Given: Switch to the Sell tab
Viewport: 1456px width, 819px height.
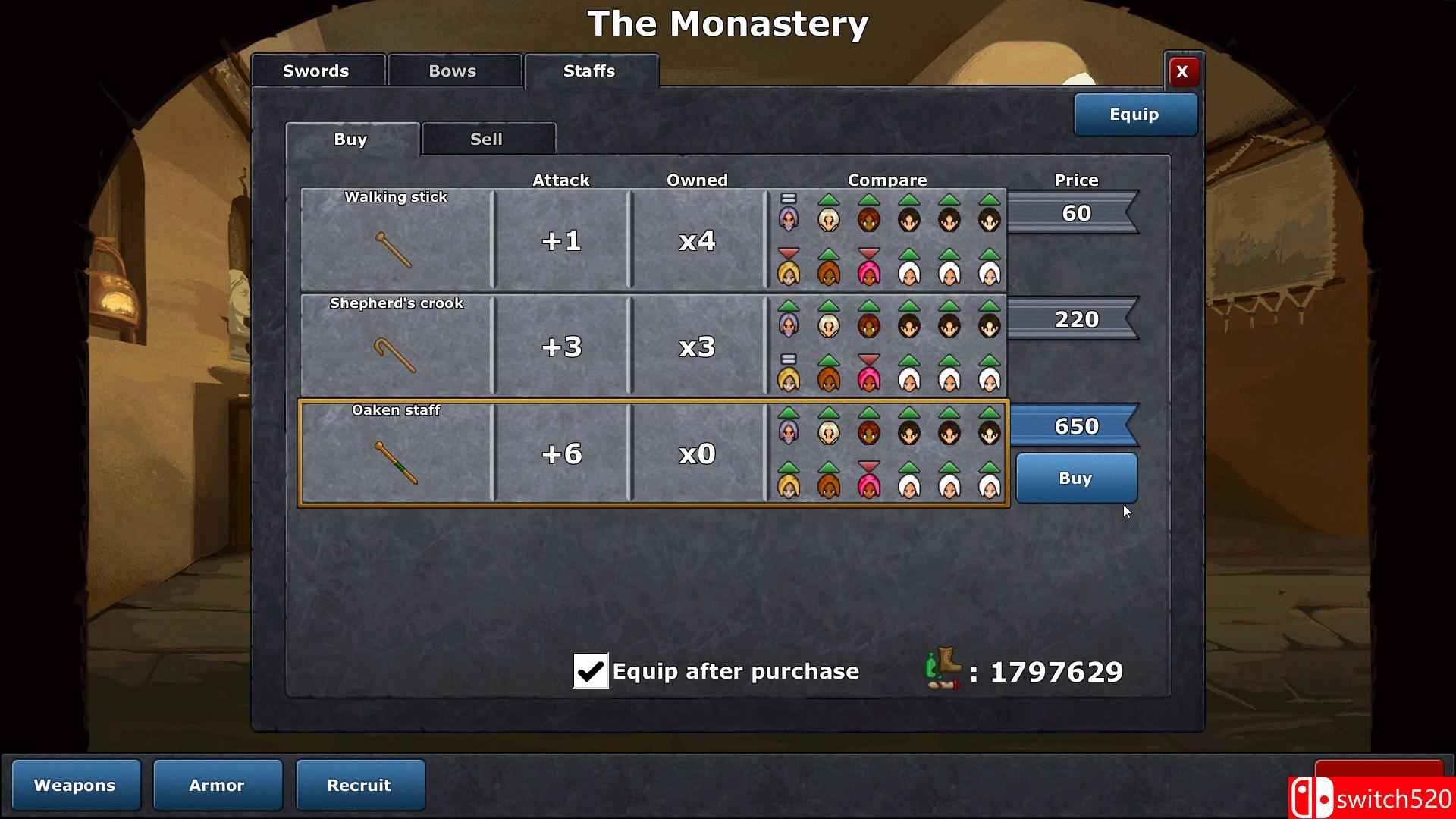Looking at the screenshot, I should (x=487, y=140).
